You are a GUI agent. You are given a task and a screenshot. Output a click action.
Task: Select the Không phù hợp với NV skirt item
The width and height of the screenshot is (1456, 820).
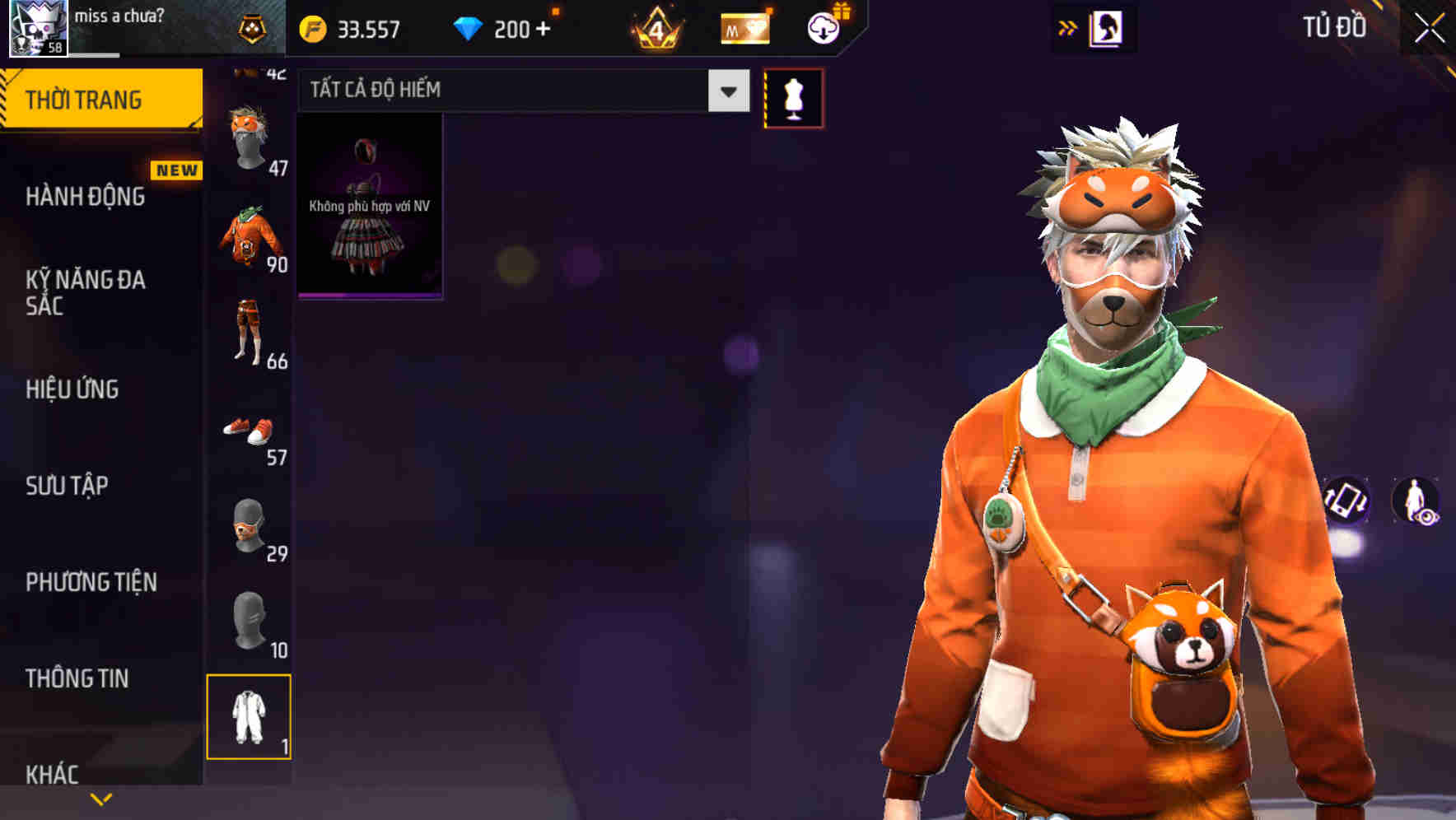pyautogui.click(x=369, y=206)
